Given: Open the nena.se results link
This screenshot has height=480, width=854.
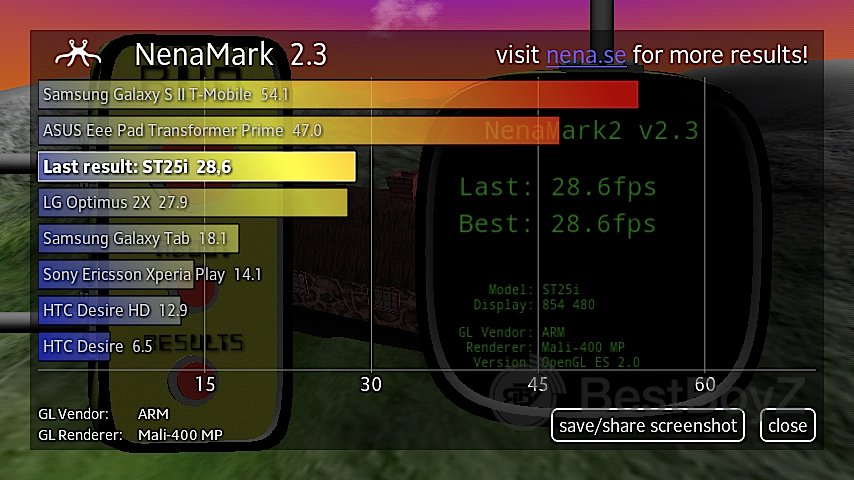Looking at the screenshot, I should pos(586,55).
